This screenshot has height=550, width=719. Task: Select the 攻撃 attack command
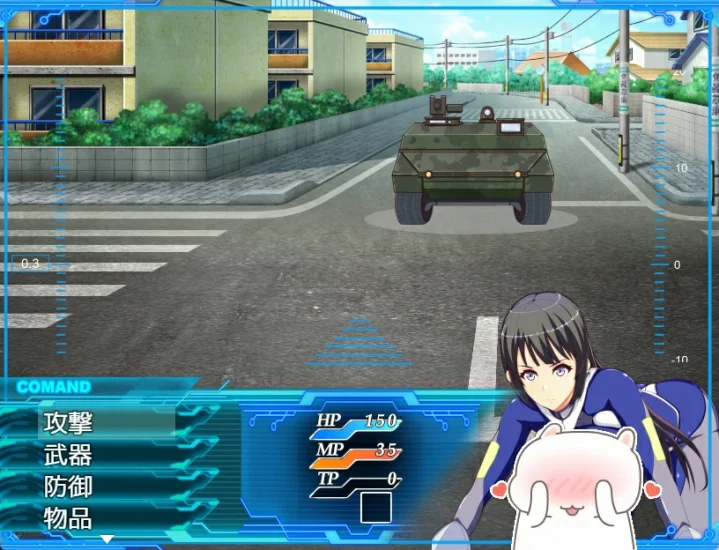tap(68, 423)
